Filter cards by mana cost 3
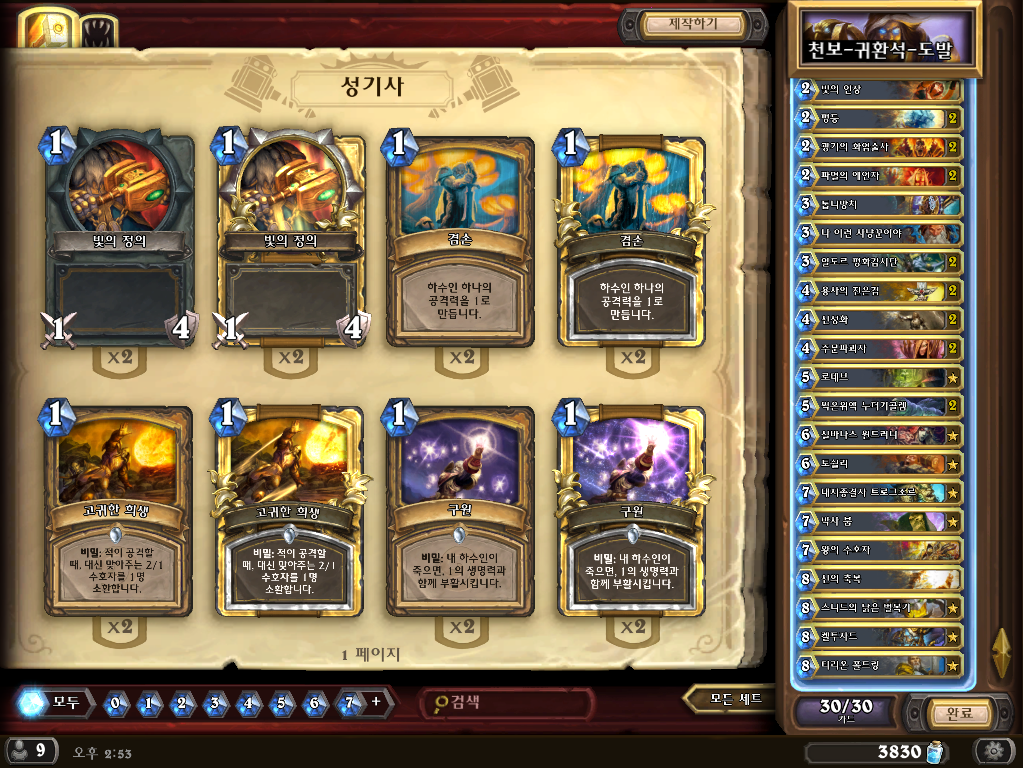The height and width of the screenshot is (768, 1023). (x=215, y=703)
